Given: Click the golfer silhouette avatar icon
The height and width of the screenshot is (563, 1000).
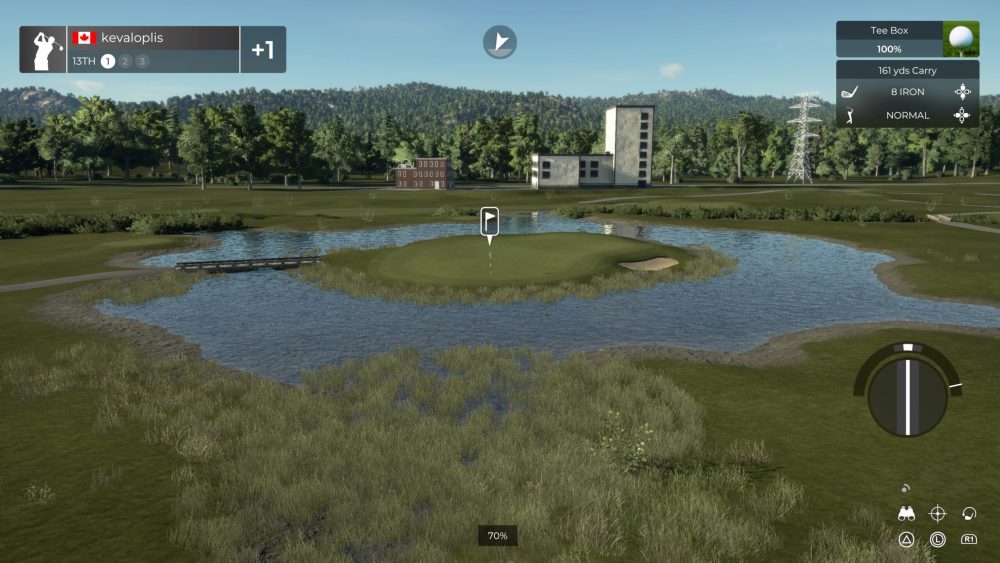Looking at the screenshot, I should (x=44, y=50).
